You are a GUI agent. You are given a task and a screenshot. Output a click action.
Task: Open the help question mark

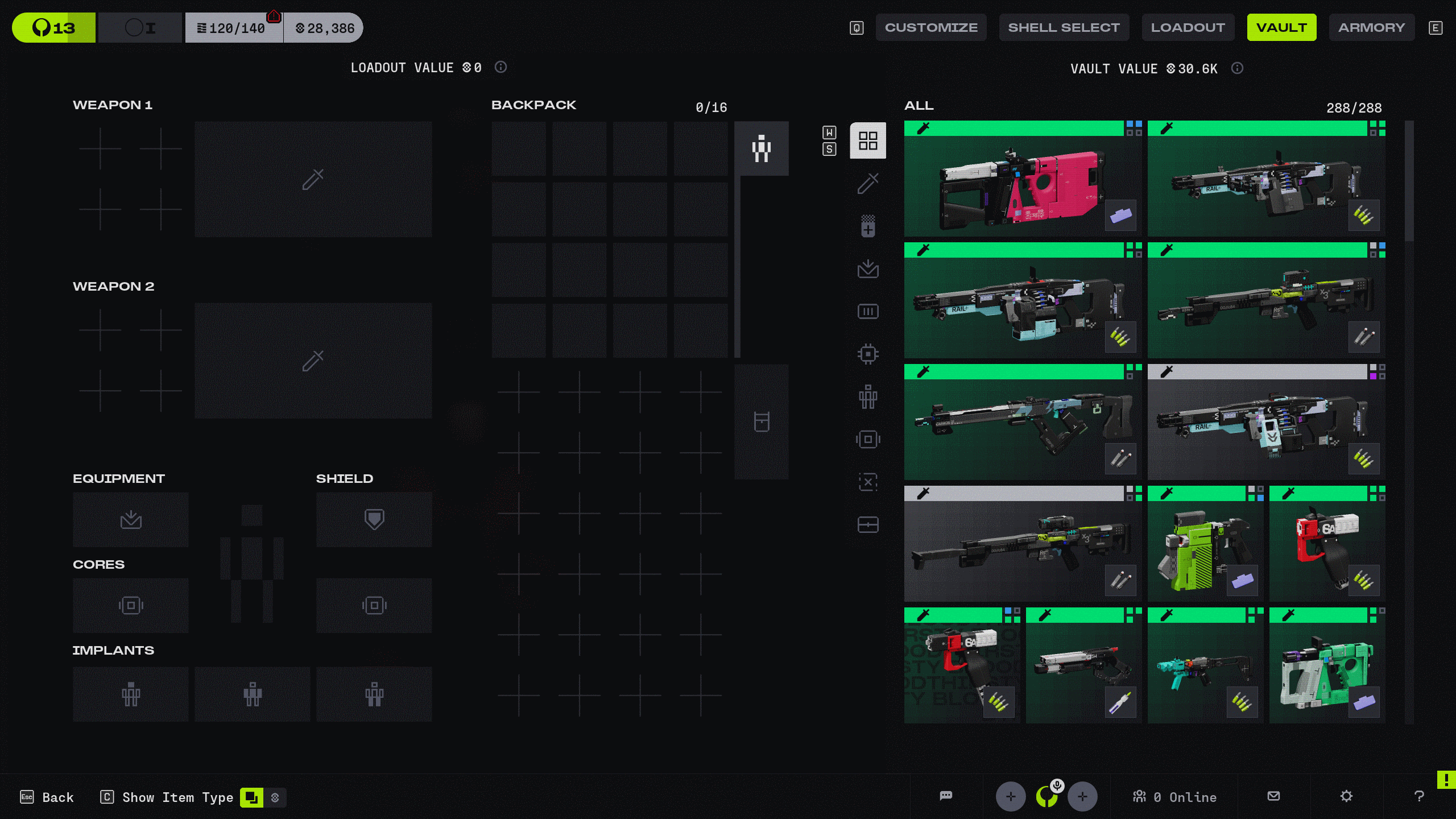1419,796
